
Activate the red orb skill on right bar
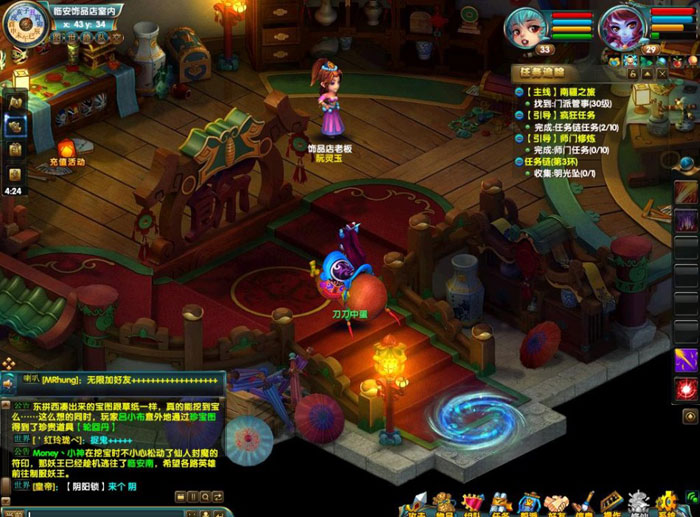click(686, 389)
